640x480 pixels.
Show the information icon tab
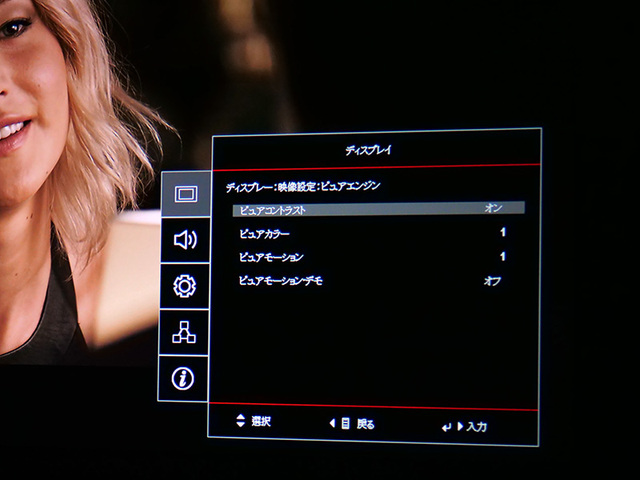point(185,379)
